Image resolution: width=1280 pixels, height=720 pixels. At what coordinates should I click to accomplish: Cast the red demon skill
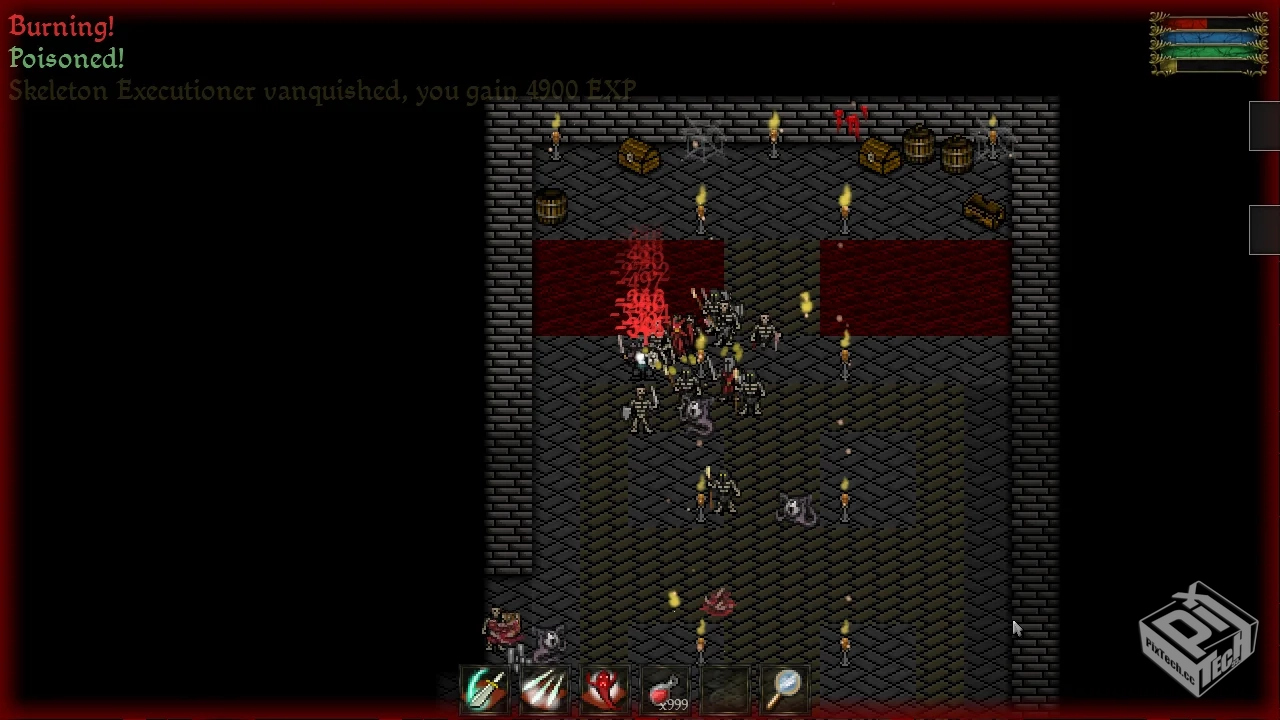click(605, 689)
